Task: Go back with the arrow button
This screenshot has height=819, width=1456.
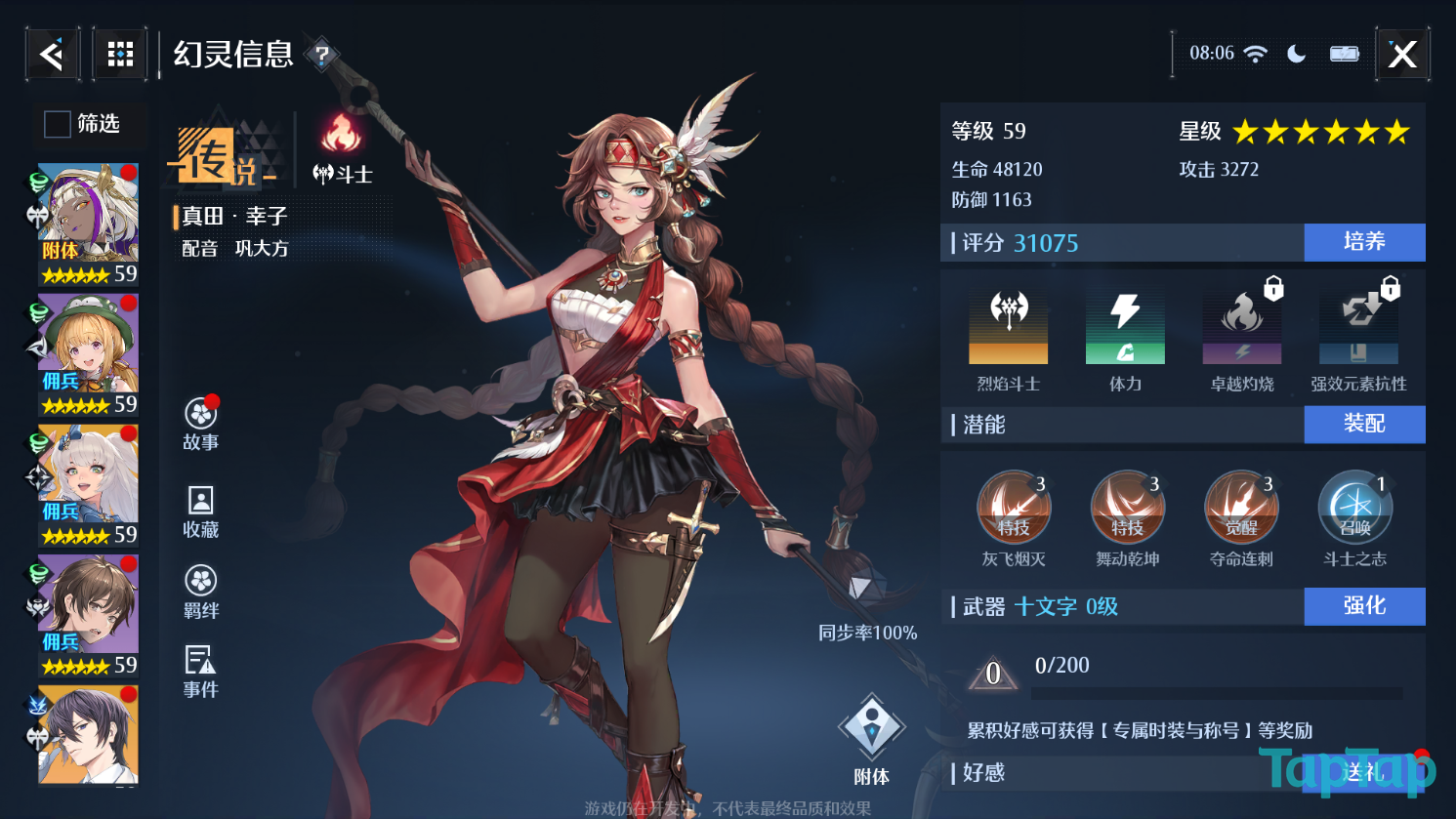Action: click(52, 54)
